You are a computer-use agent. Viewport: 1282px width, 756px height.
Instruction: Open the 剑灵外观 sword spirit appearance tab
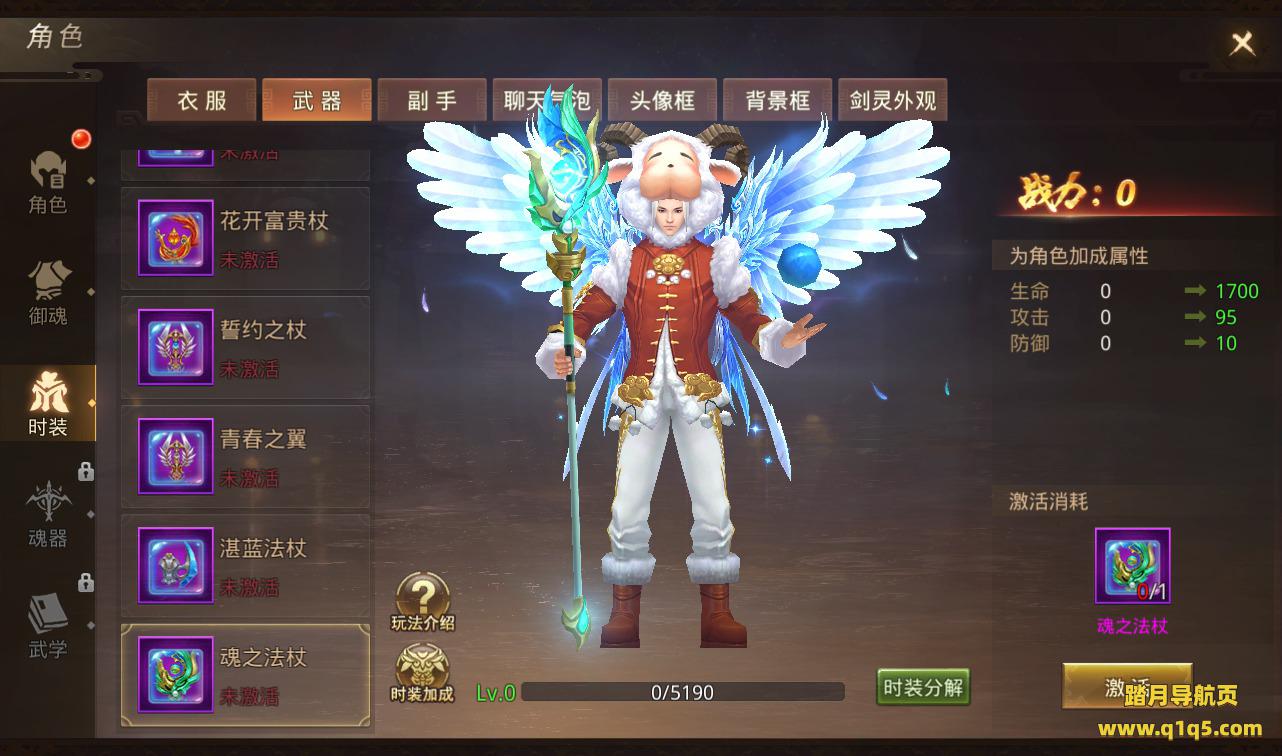(892, 101)
